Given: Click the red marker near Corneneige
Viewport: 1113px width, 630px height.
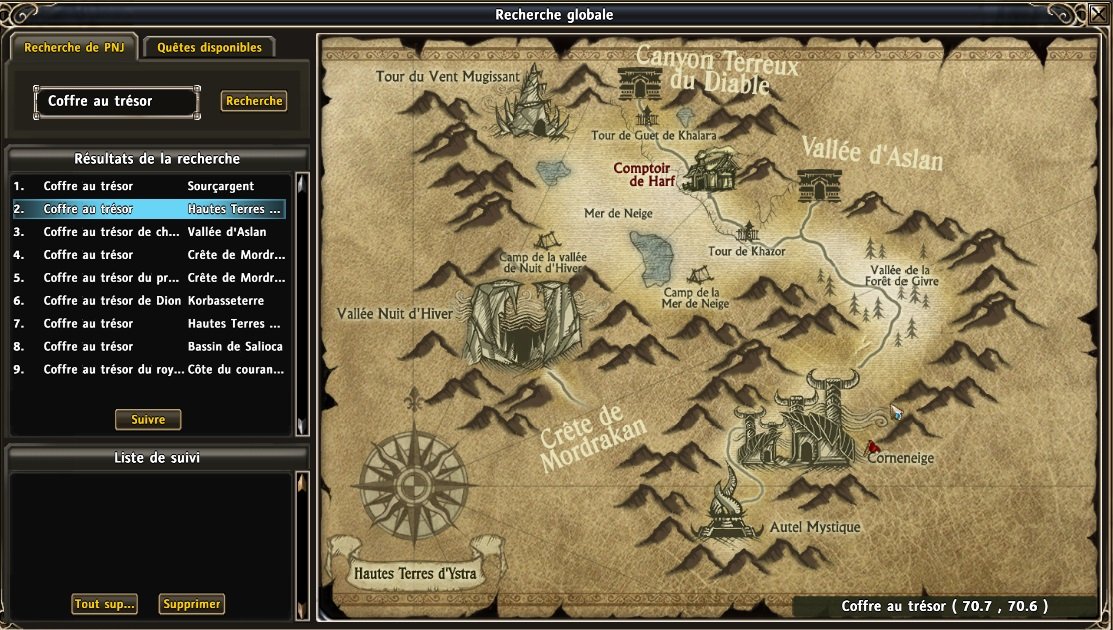Looking at the screenshot, I should tap(872, 447).
